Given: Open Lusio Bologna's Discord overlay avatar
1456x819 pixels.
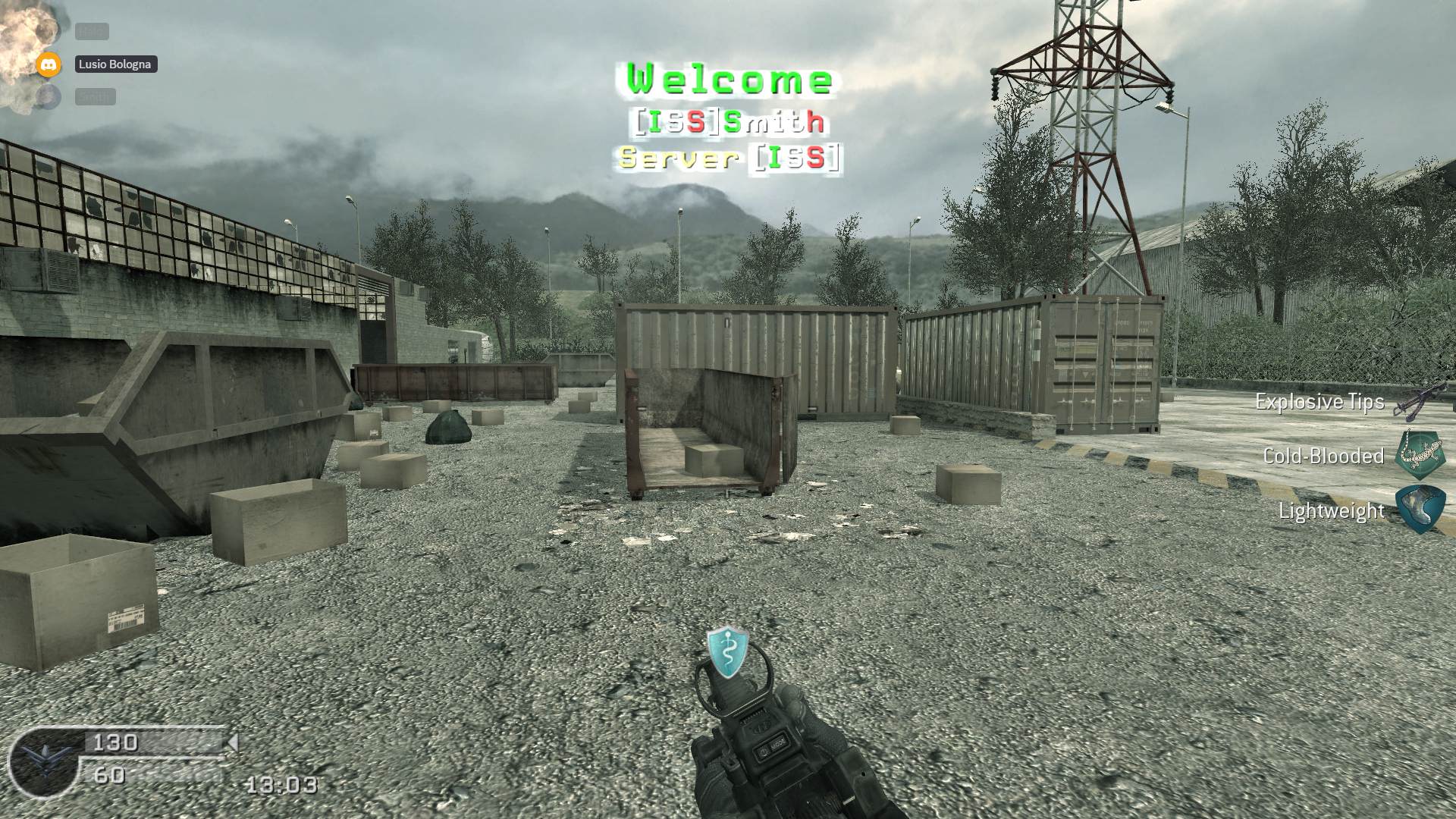Looking at the screenshot, I should 49,64.
